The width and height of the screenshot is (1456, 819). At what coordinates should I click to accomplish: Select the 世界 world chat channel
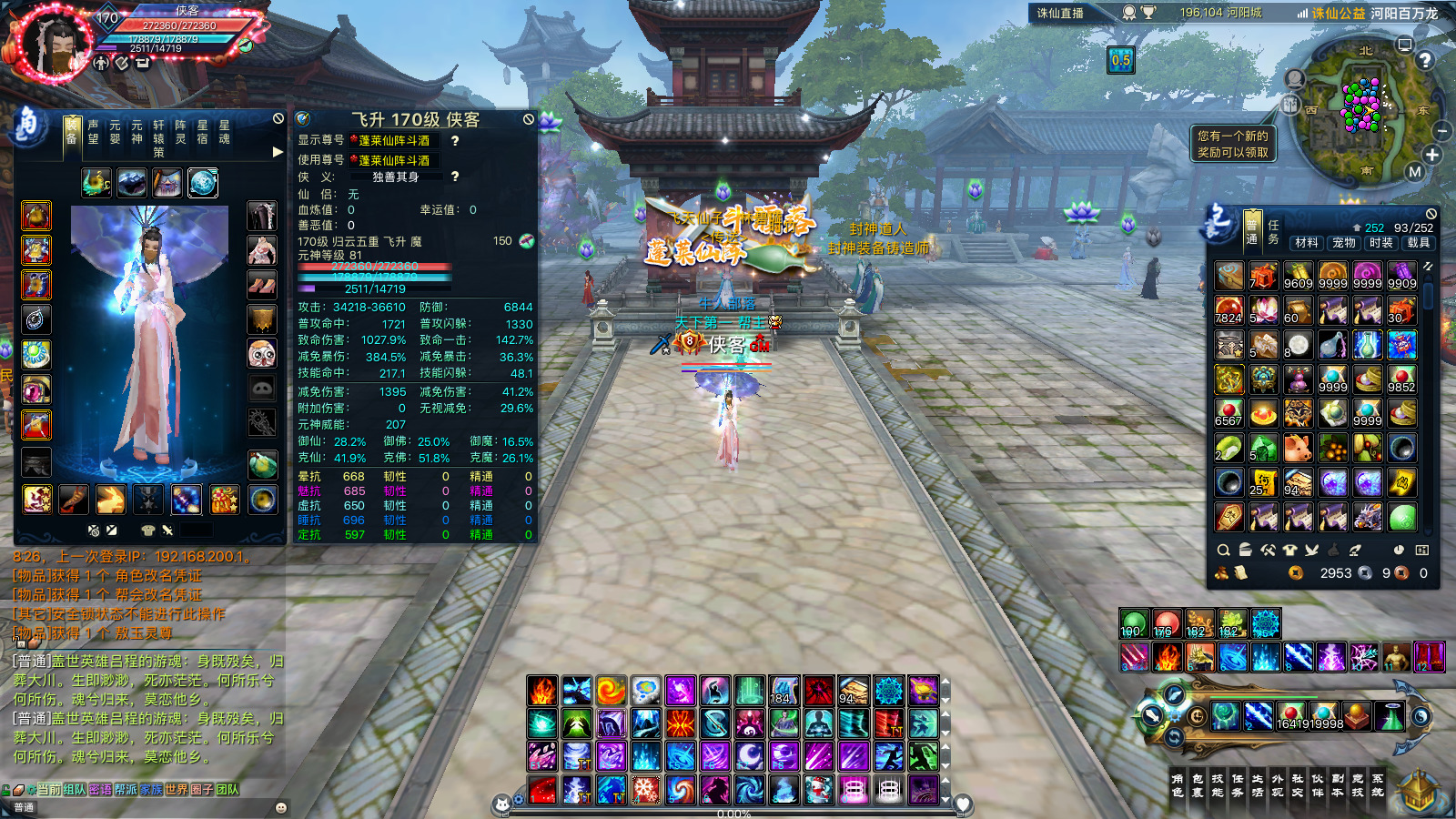click(x=177, y=790)
